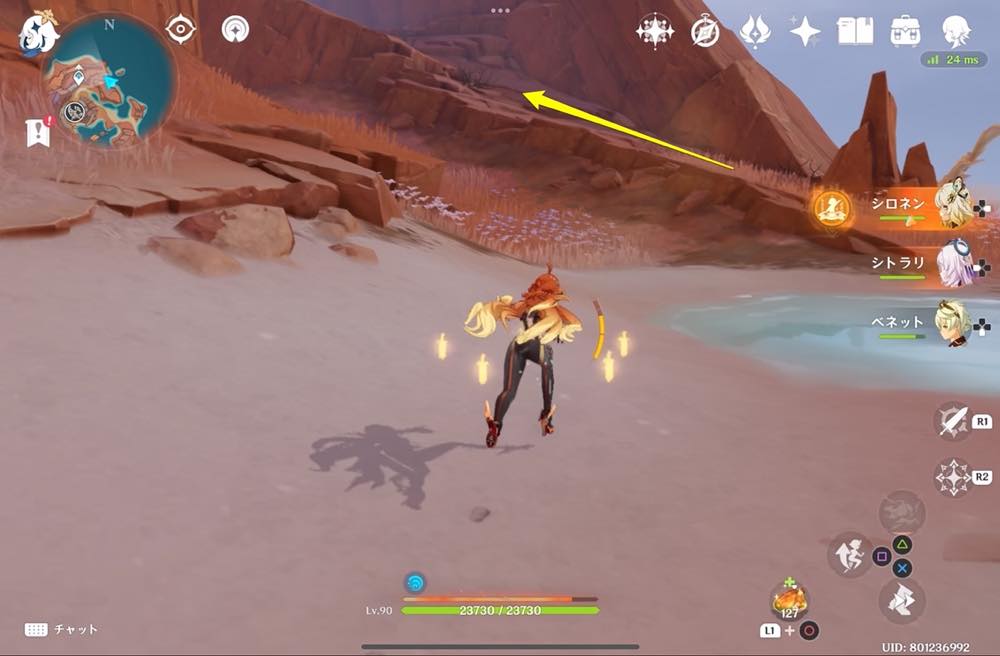Viewport: 1000px width, 656px height.
Task: Open the Paimon main menu
Action: [x=39, y=31]
